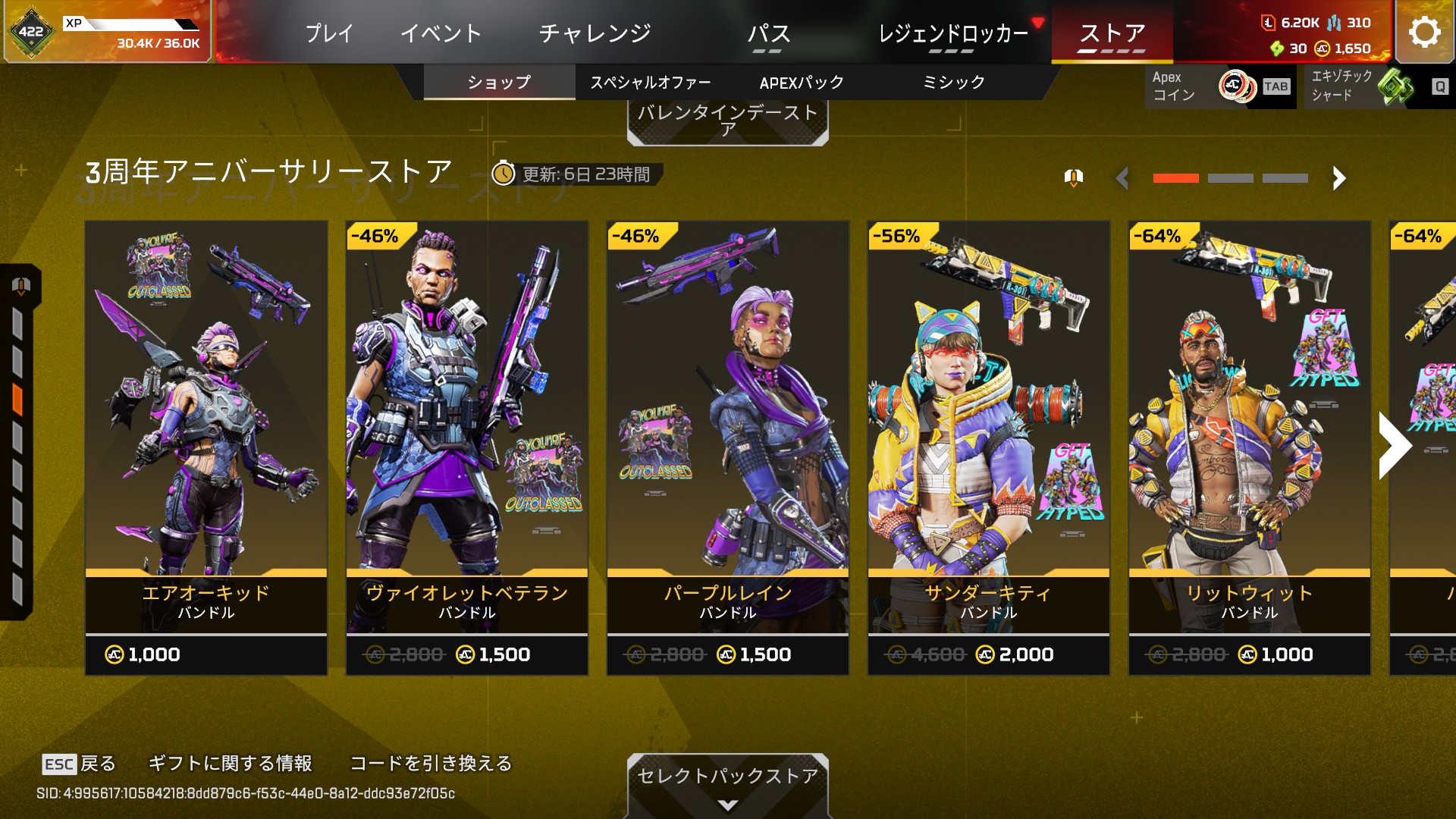Go to the チャレンジ tab

click(x=595, y=33)
